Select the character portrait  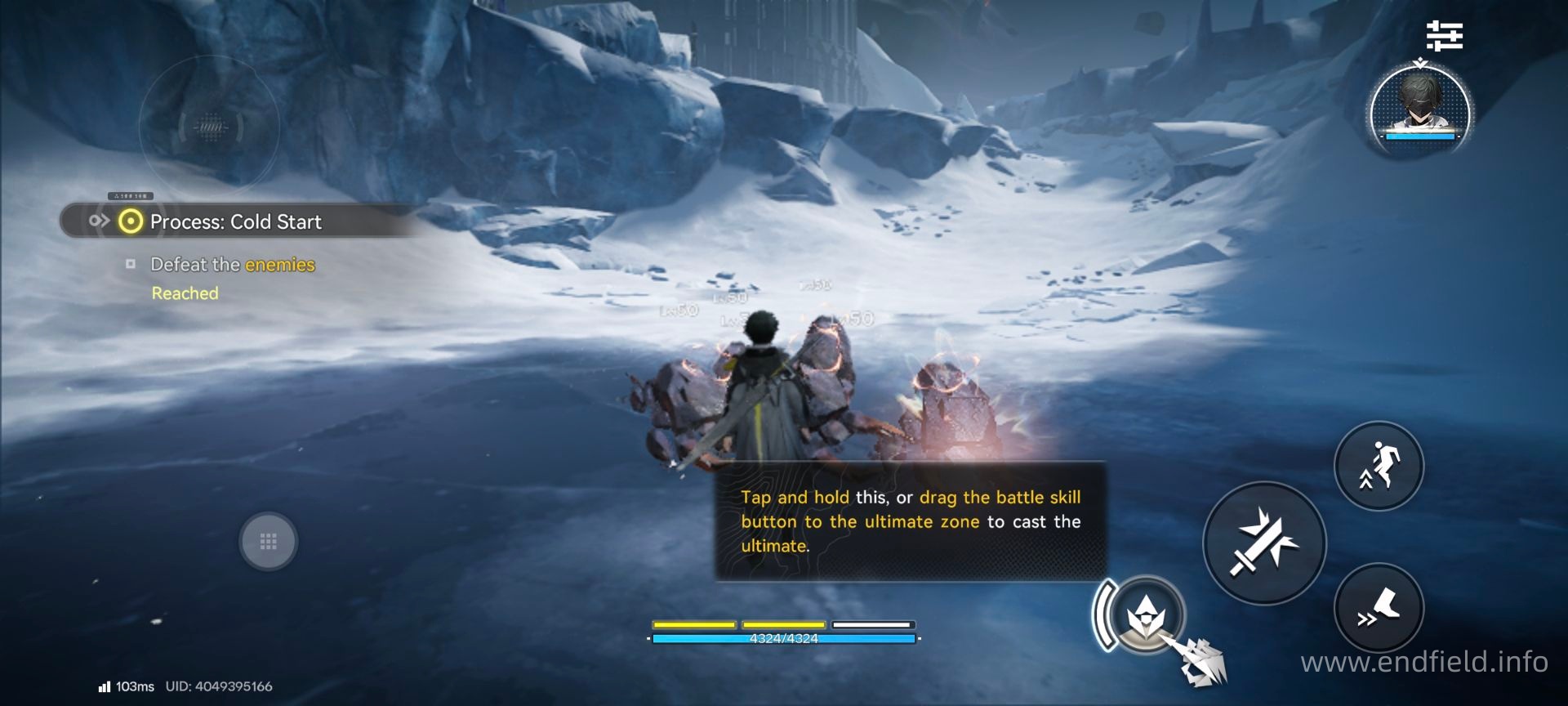point(1420,108)
